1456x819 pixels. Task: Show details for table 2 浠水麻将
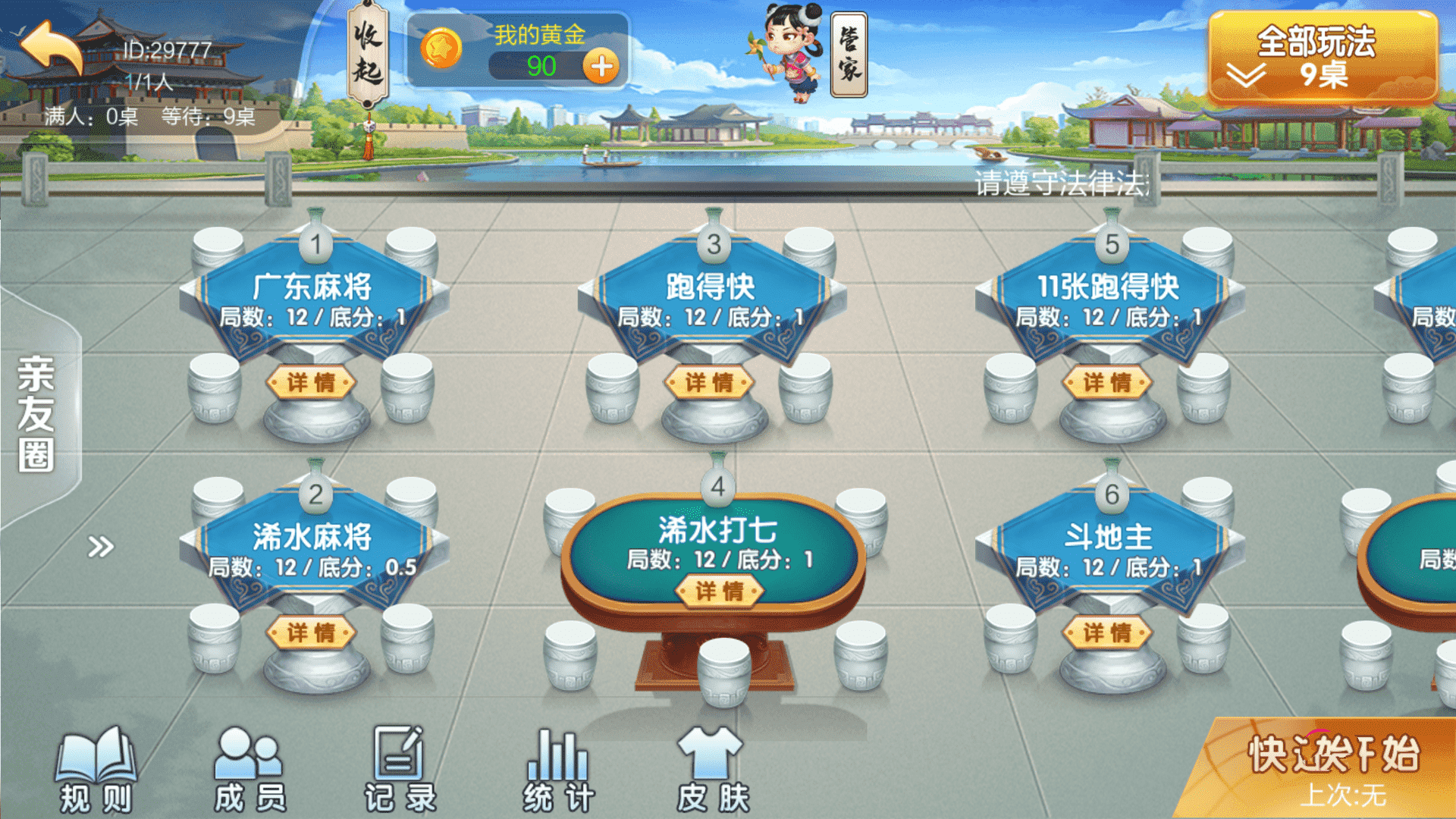[311, 632]
